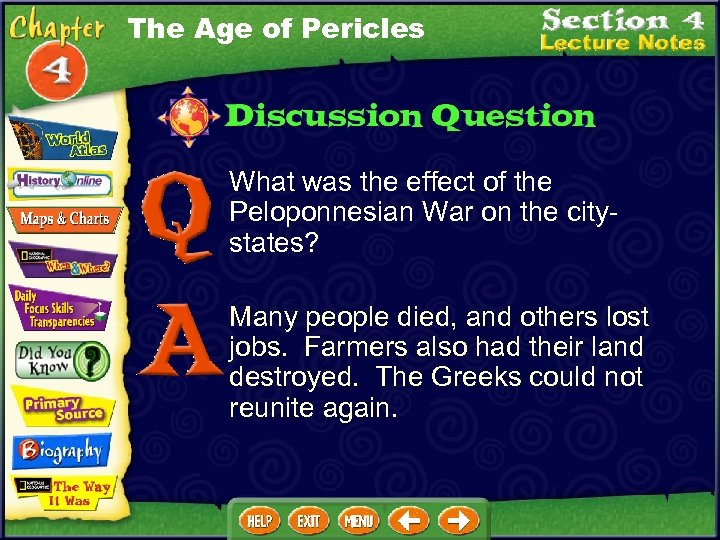
Task: Open the MENU button
Action: [358, 521]
